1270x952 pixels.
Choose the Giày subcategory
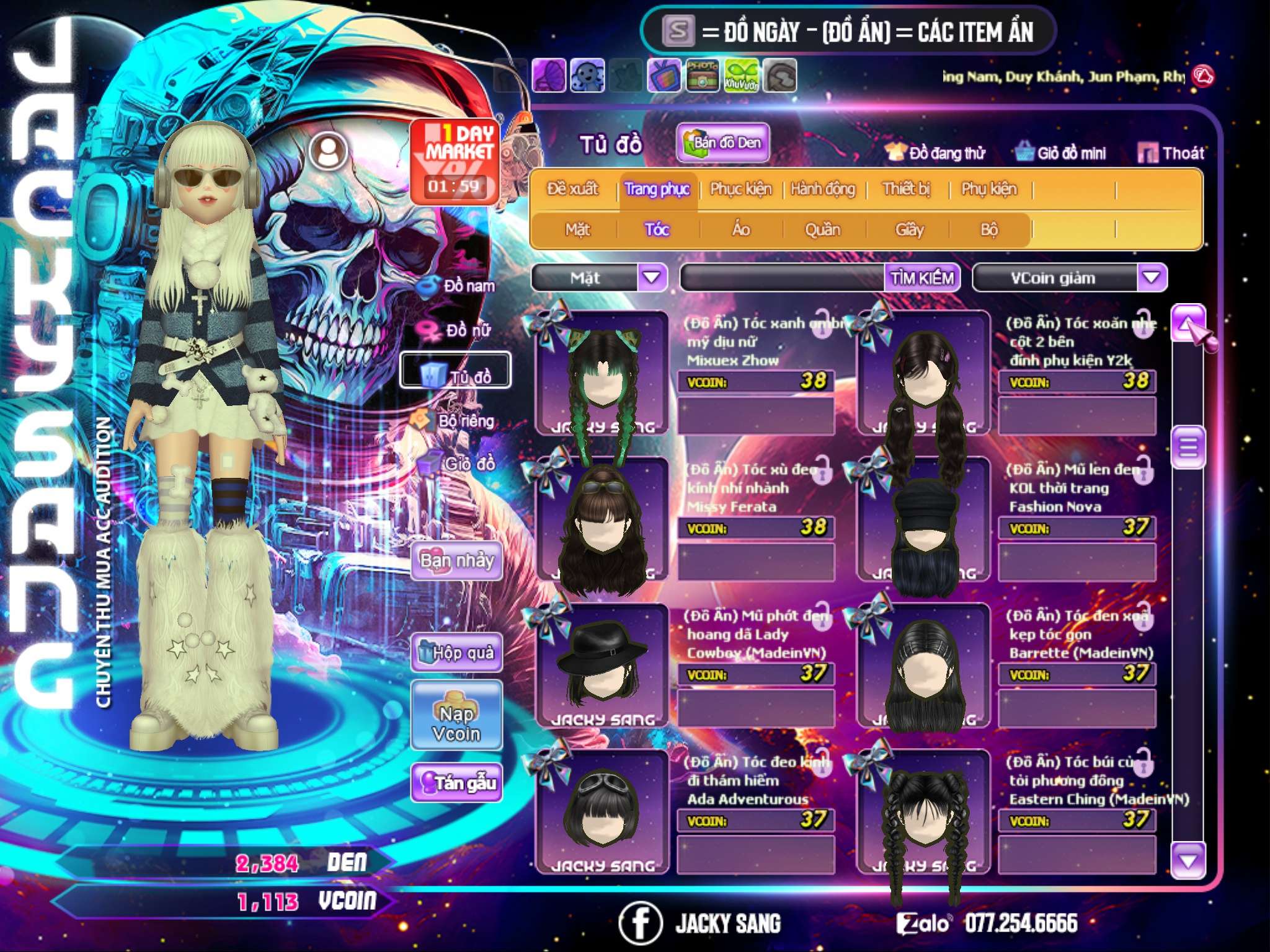tap(909, 230)
